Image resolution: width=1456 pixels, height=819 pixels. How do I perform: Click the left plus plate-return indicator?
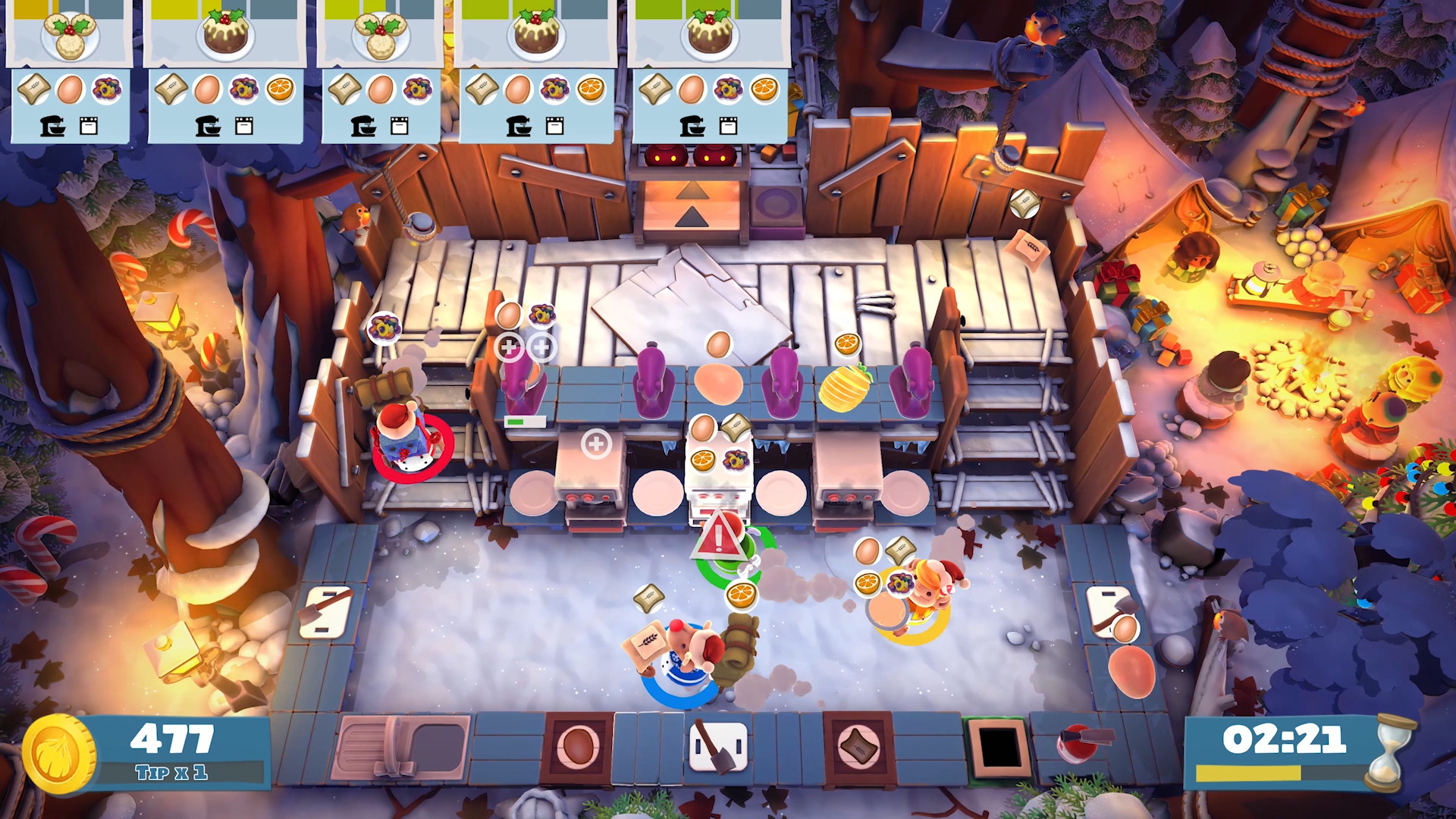(510, 348)
